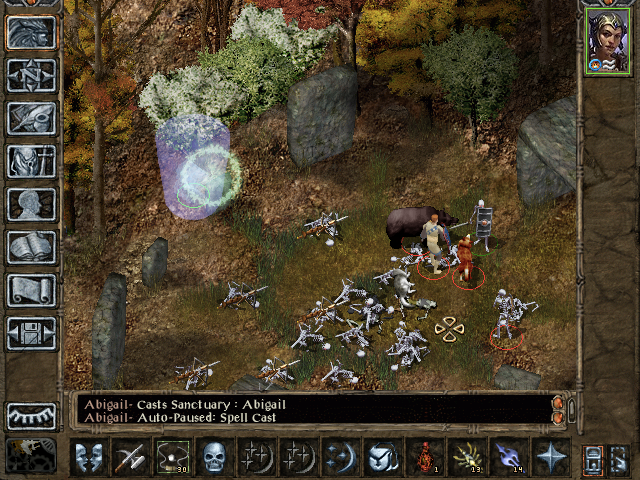
Task: Use the red potion quick item
Action: 425,457
